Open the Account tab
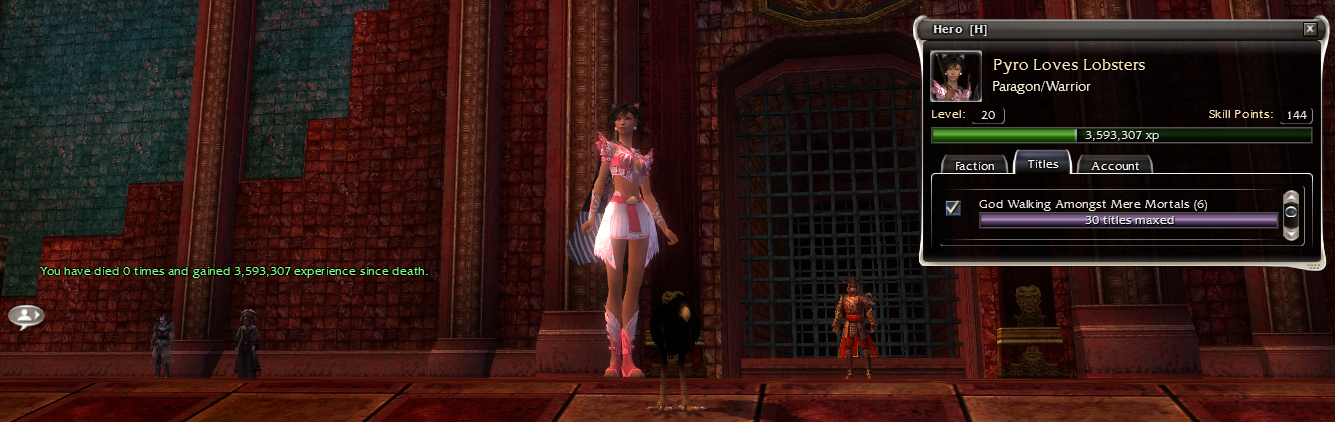 click(x=1115, y=166)
